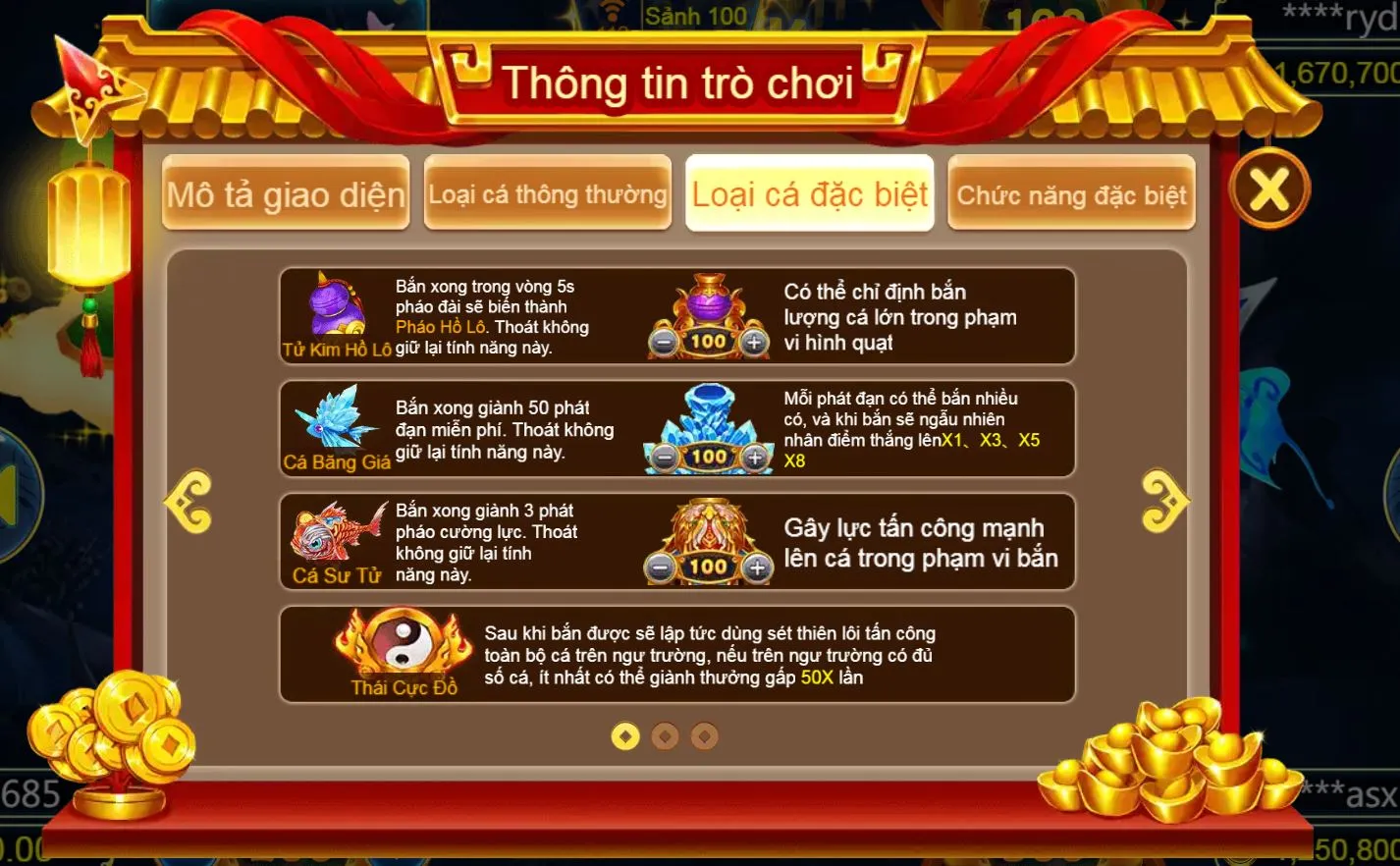Image resolution: width=1400 pixels, height=866 pixels.
Task: Open the Chức năng đặc biệt tab
Action: point(1071,193)
